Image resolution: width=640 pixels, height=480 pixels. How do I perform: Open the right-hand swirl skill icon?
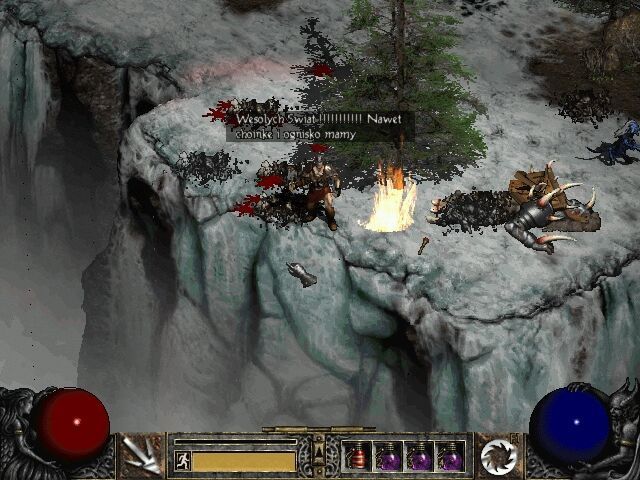pyautogui.click(x=497, y=456)
